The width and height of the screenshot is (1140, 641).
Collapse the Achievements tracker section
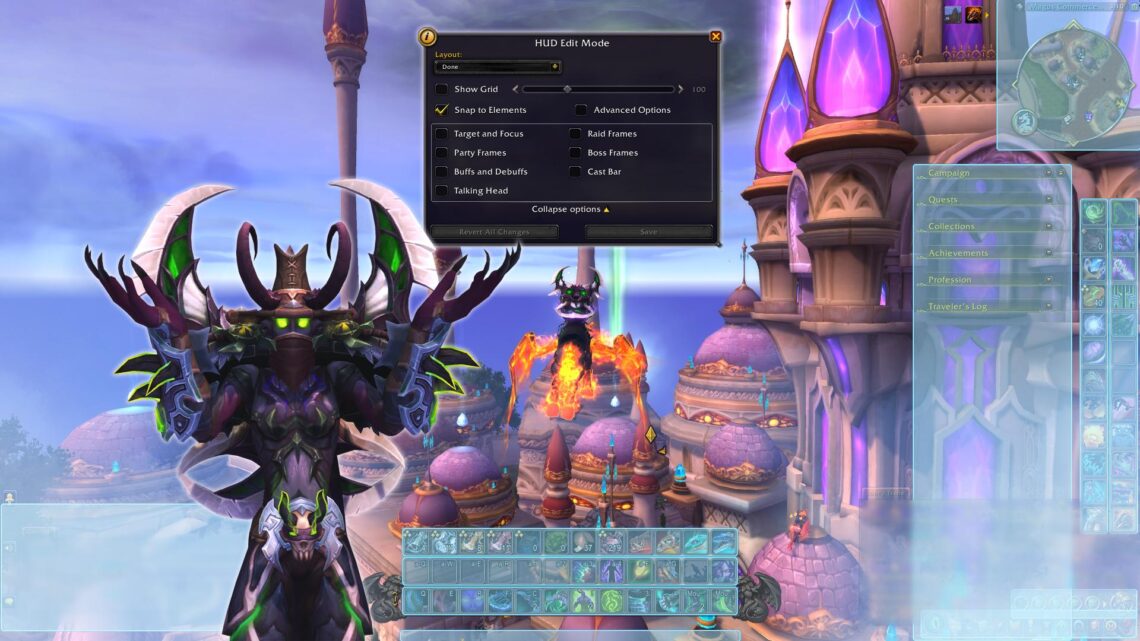1049,253
